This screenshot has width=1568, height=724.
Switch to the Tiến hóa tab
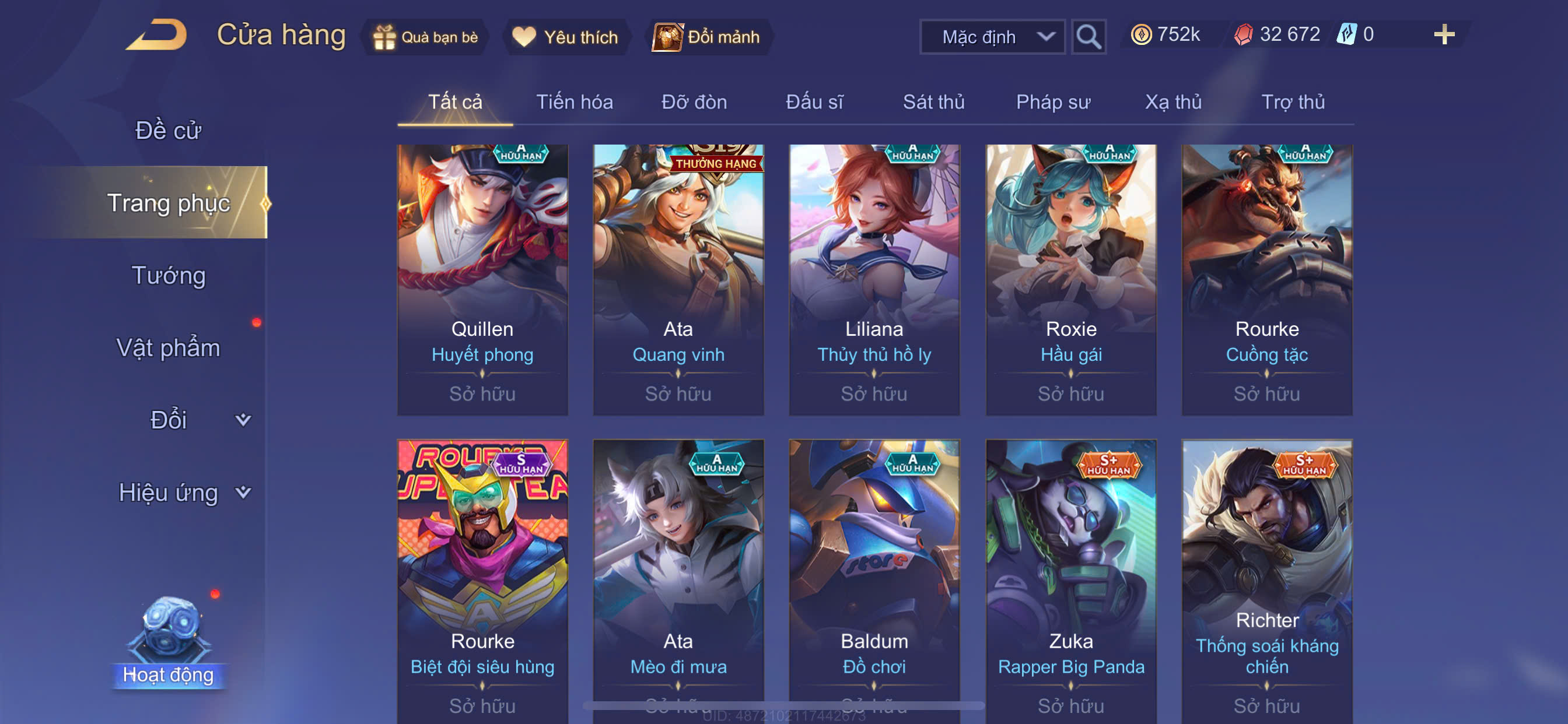574,101
